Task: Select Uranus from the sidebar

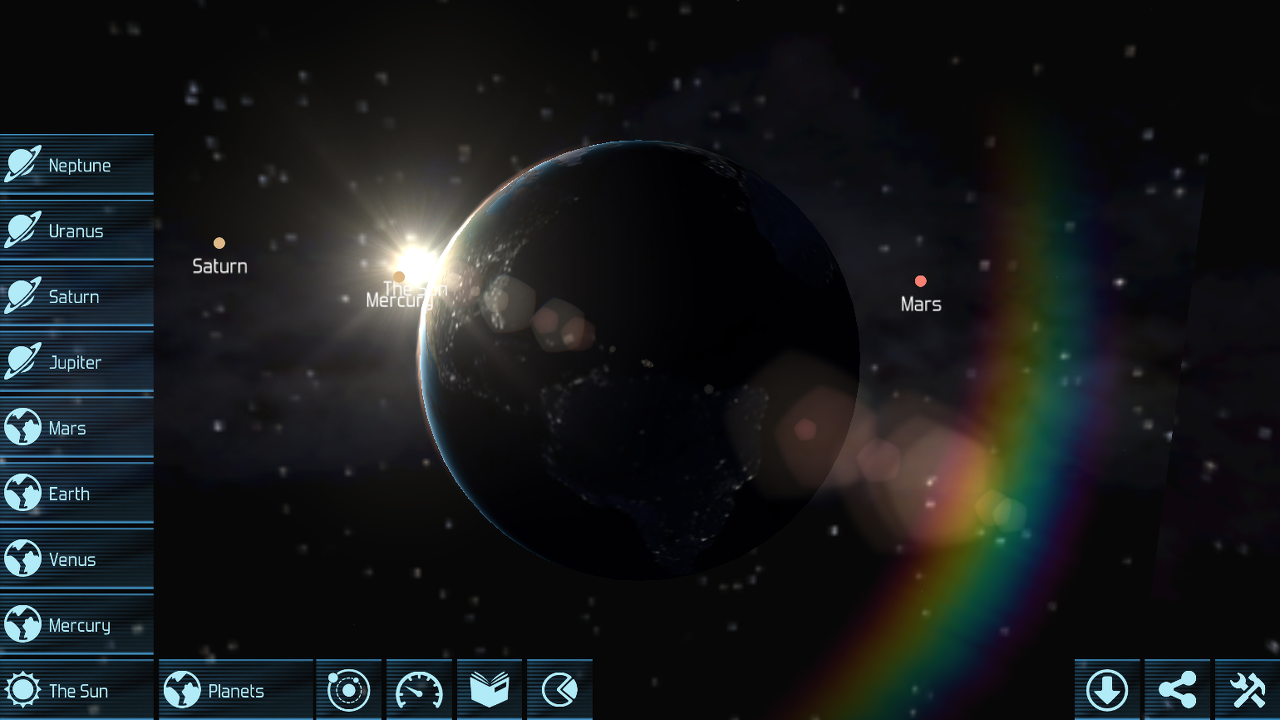Action: [x=77, y=230]
